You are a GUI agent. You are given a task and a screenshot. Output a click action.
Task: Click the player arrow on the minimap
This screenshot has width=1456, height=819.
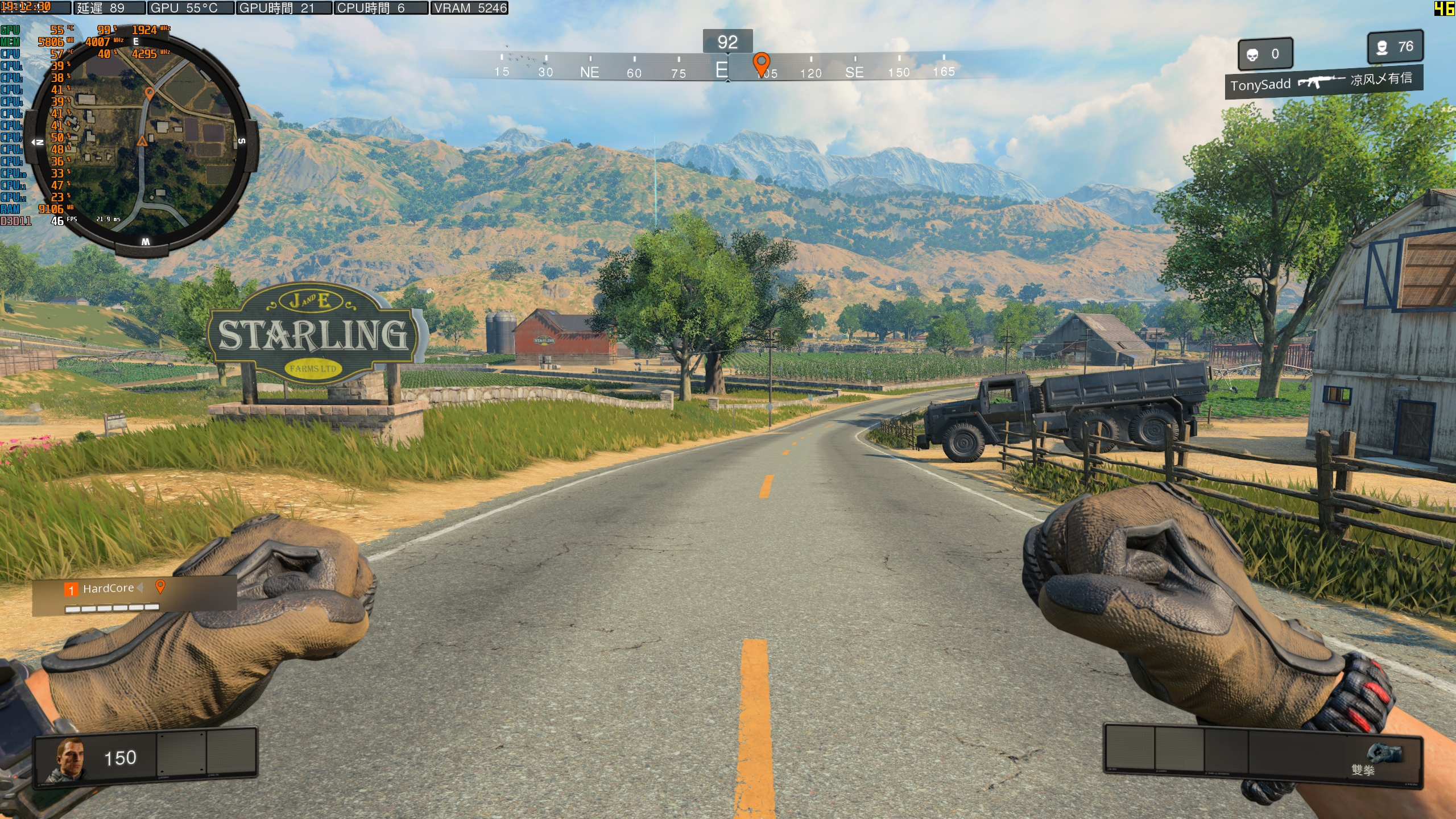[x=142, y=140]
